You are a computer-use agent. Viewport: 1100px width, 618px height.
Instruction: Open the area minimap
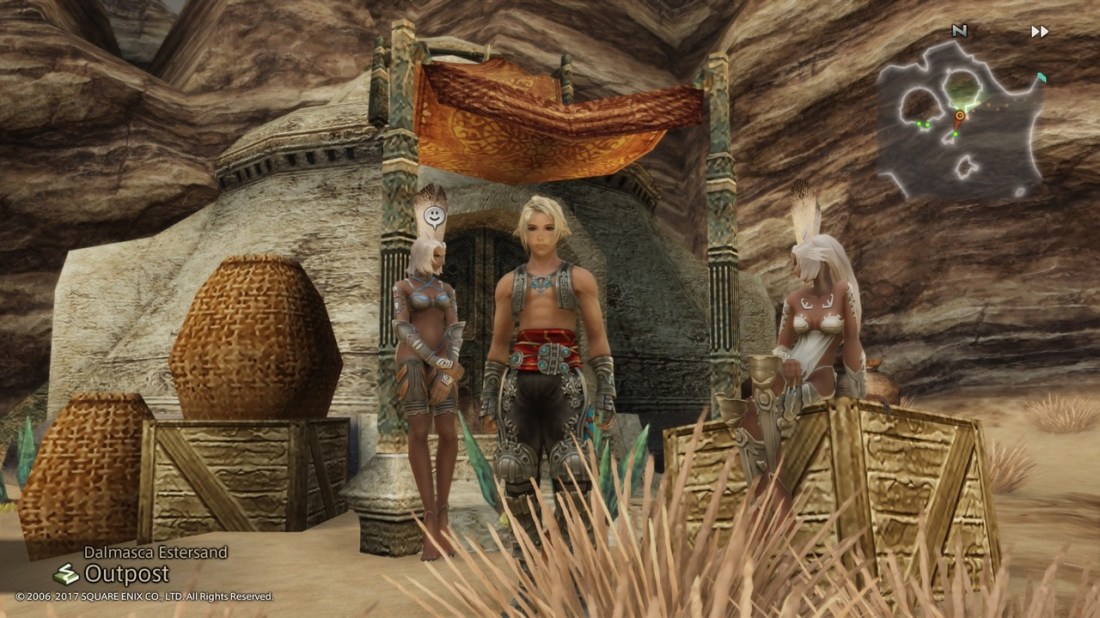coord(960,121)
